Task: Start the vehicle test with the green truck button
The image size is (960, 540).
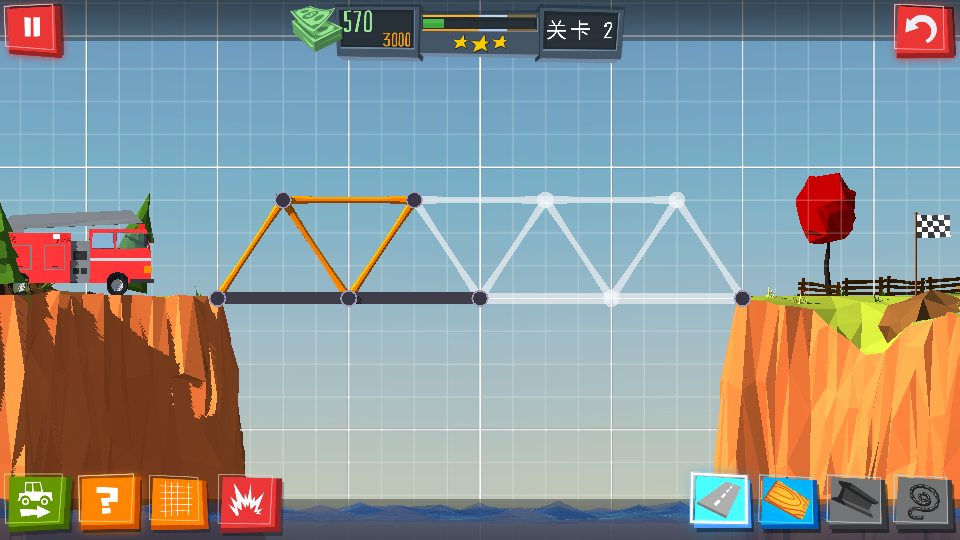Action: point(36,500)
